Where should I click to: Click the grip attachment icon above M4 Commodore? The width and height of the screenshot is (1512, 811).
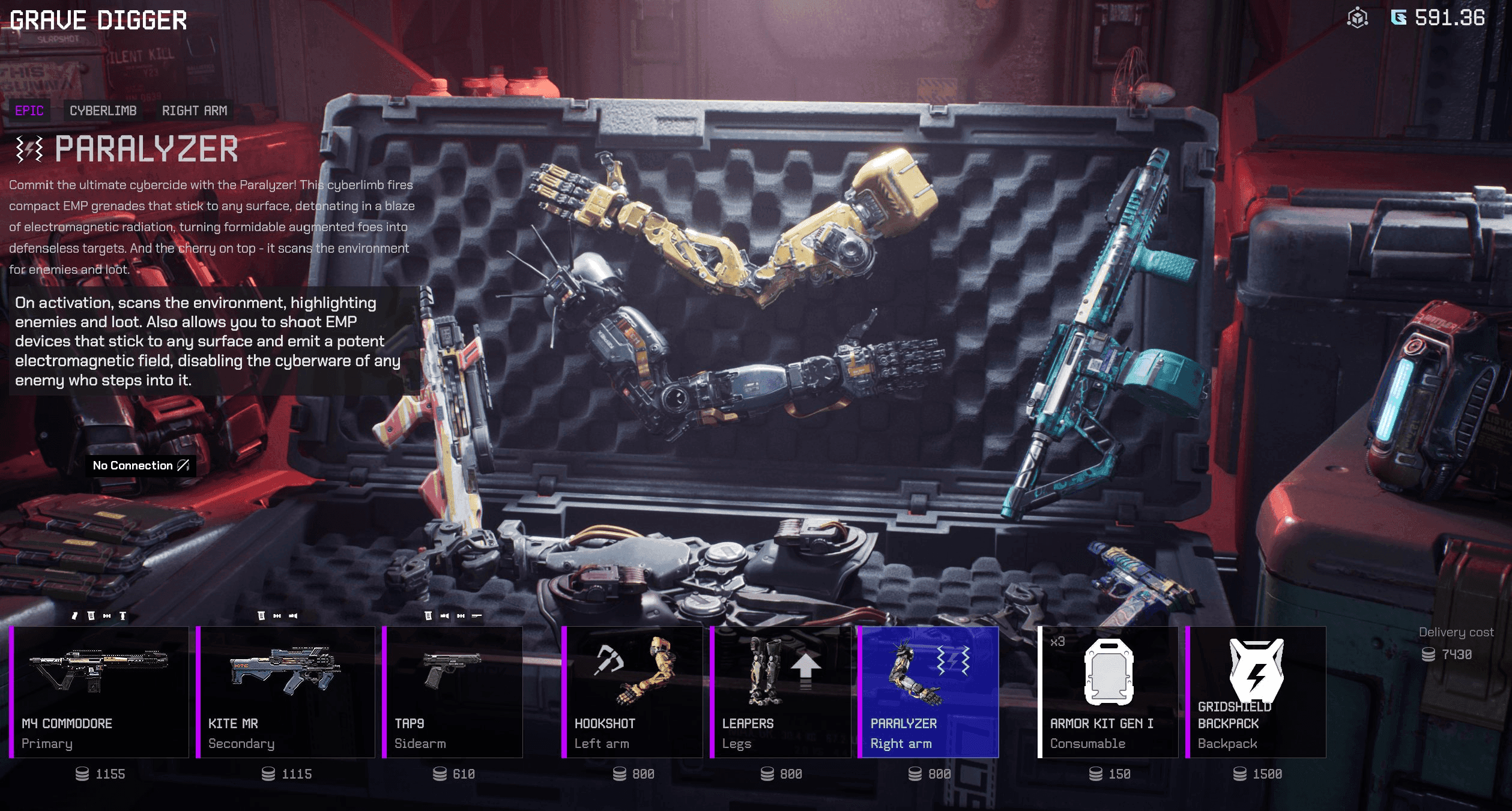coord(74,616)
